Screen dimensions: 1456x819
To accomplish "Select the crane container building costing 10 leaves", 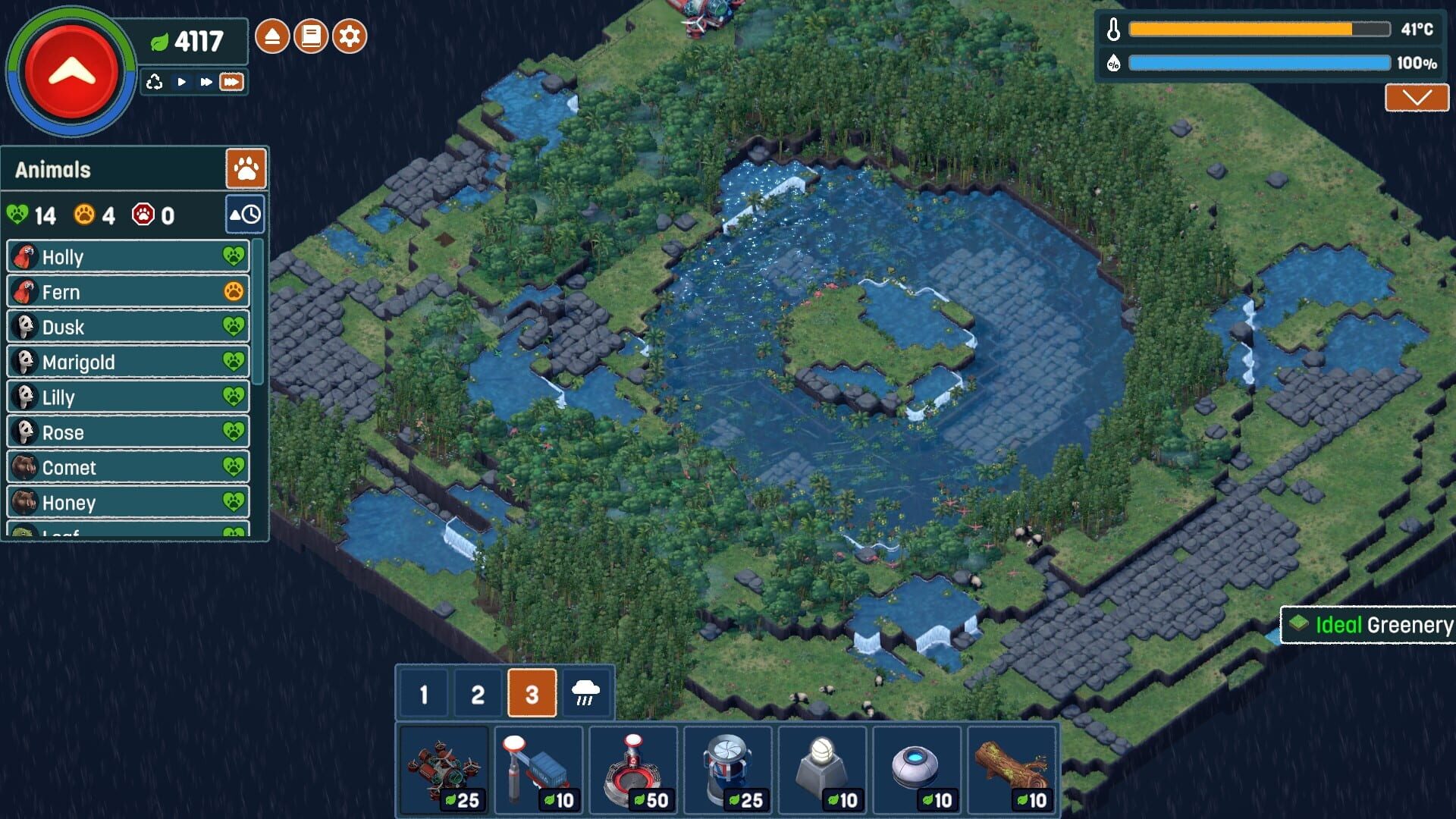I will click(x=538, y=767).
